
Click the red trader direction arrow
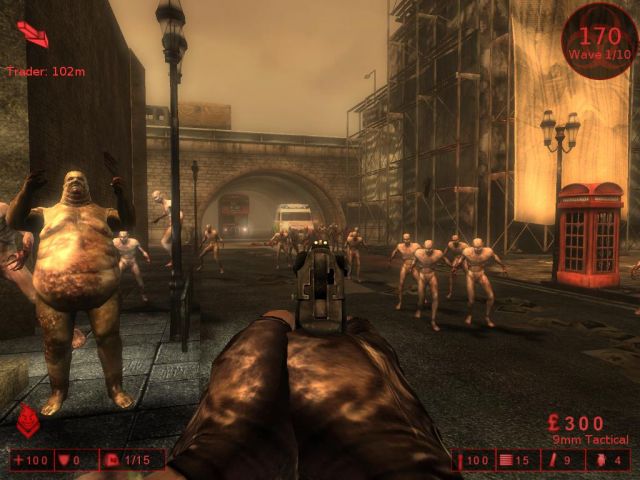(x=32, y=35)
